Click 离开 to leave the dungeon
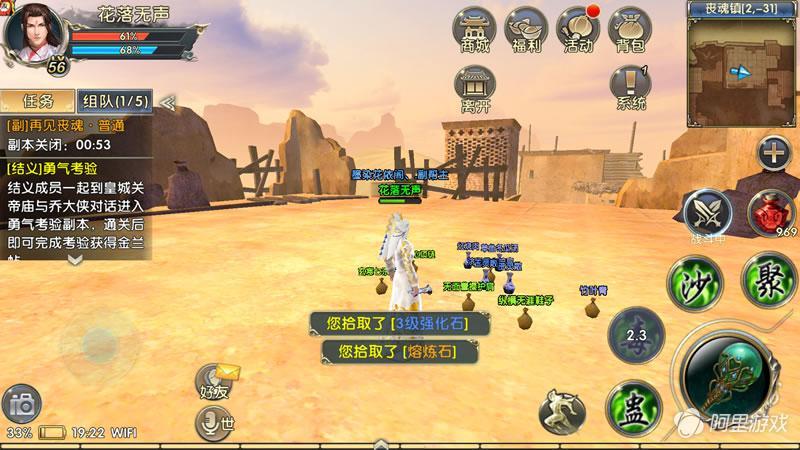This screenshot has height=450, width=800. 474,88
